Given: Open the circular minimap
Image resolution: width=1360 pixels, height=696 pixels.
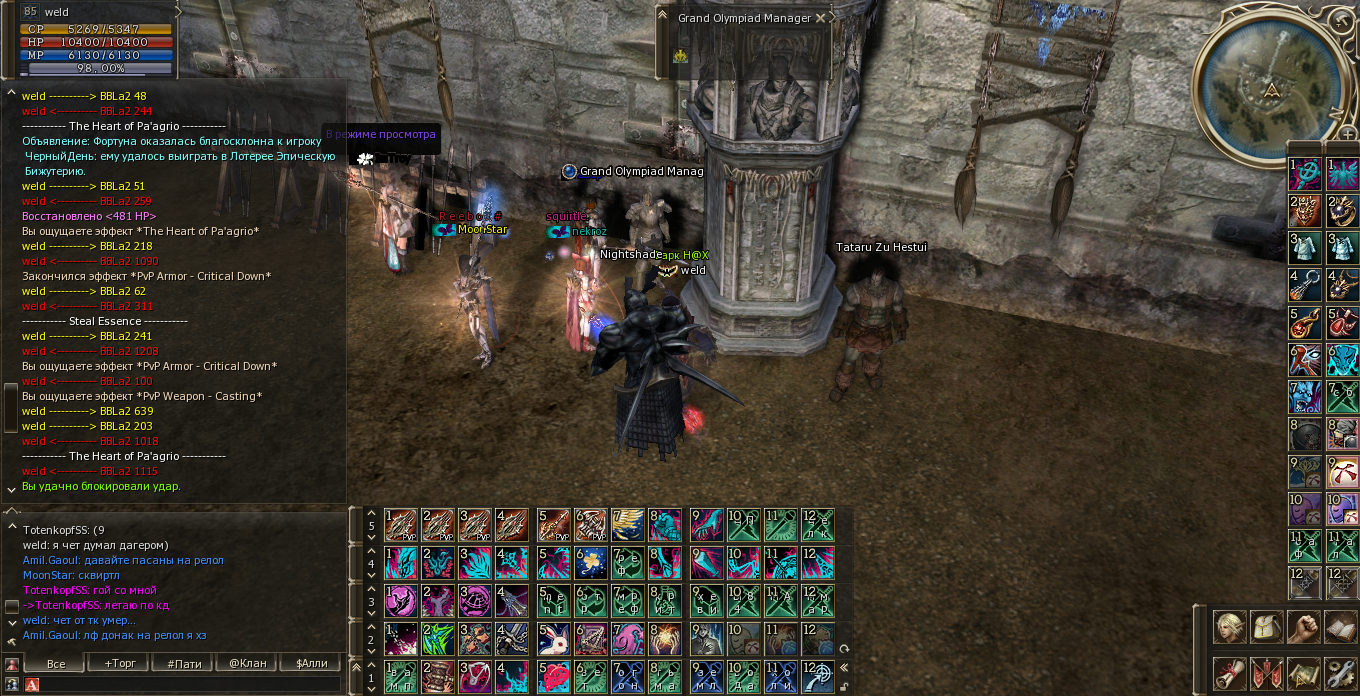Looking at the screenshot, I should coord(1270,83).
